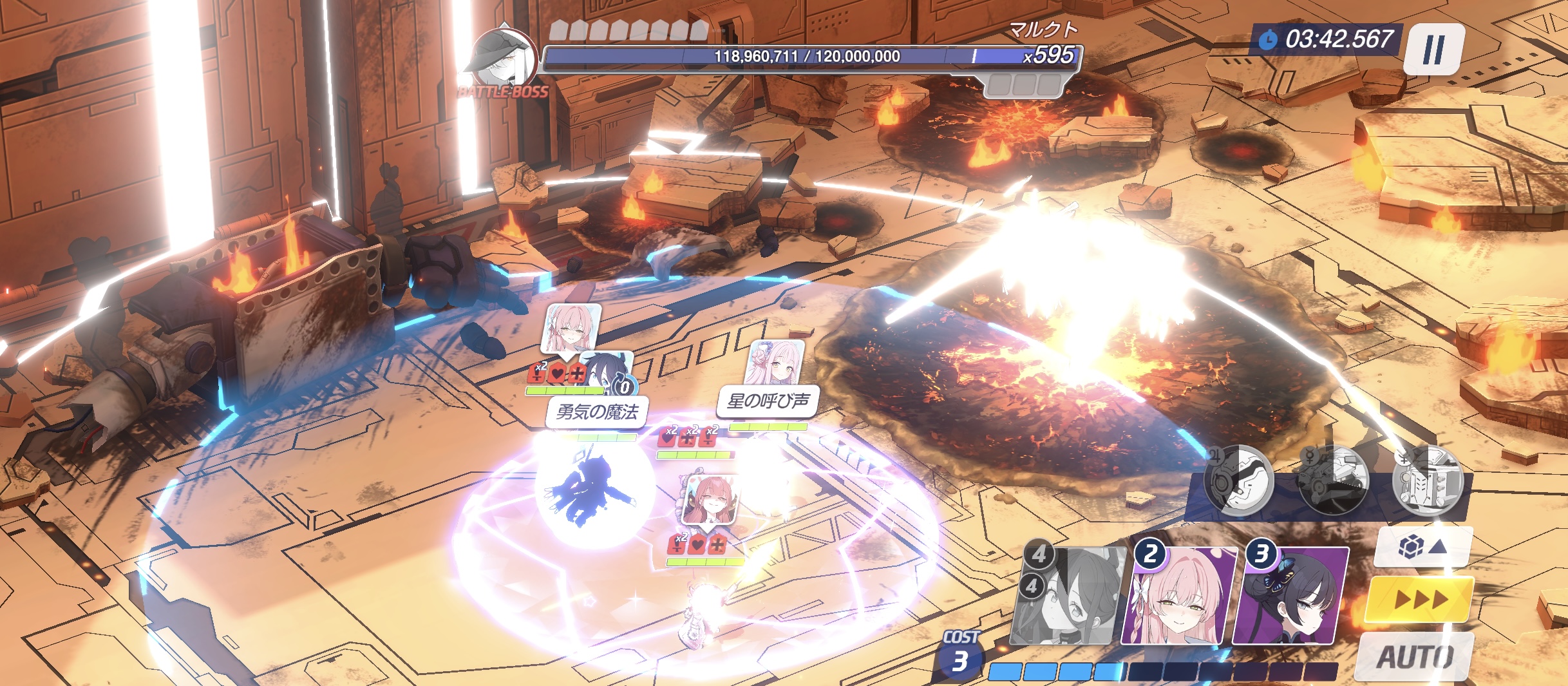
Task: Toggle AUTO battle mode
Action: [x=1415, y=657]
